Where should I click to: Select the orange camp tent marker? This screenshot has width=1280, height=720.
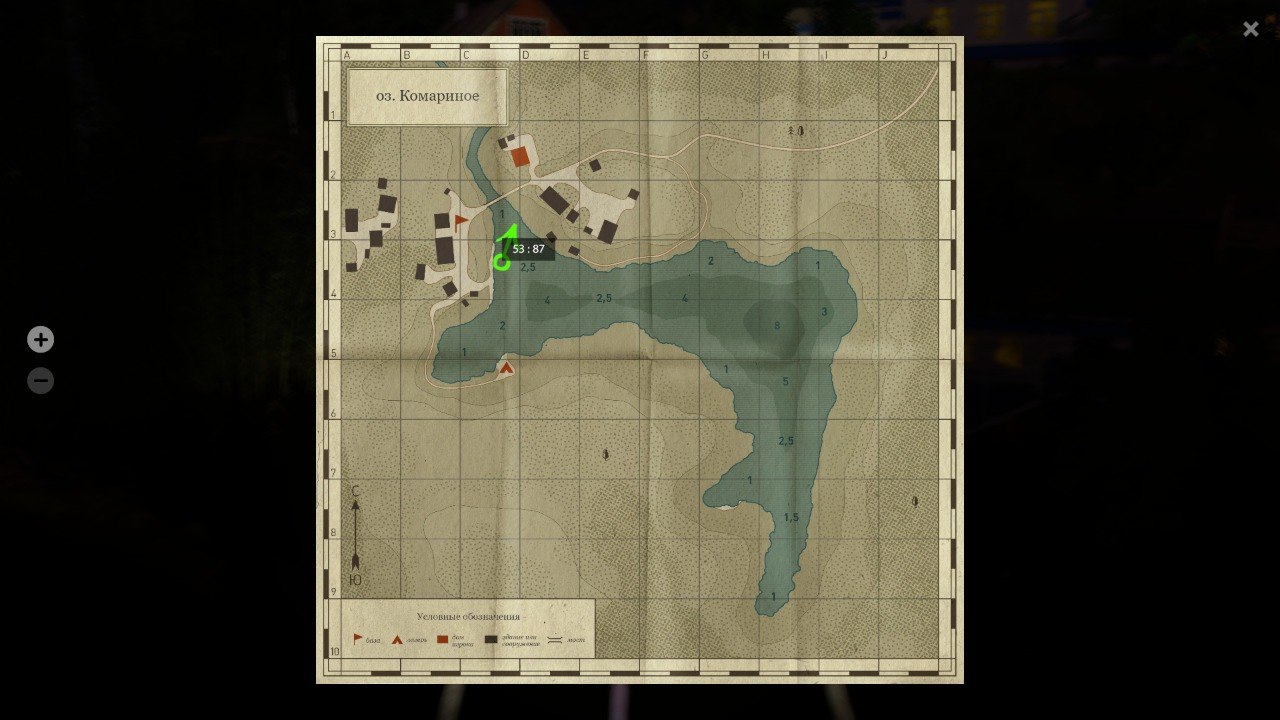506,368
